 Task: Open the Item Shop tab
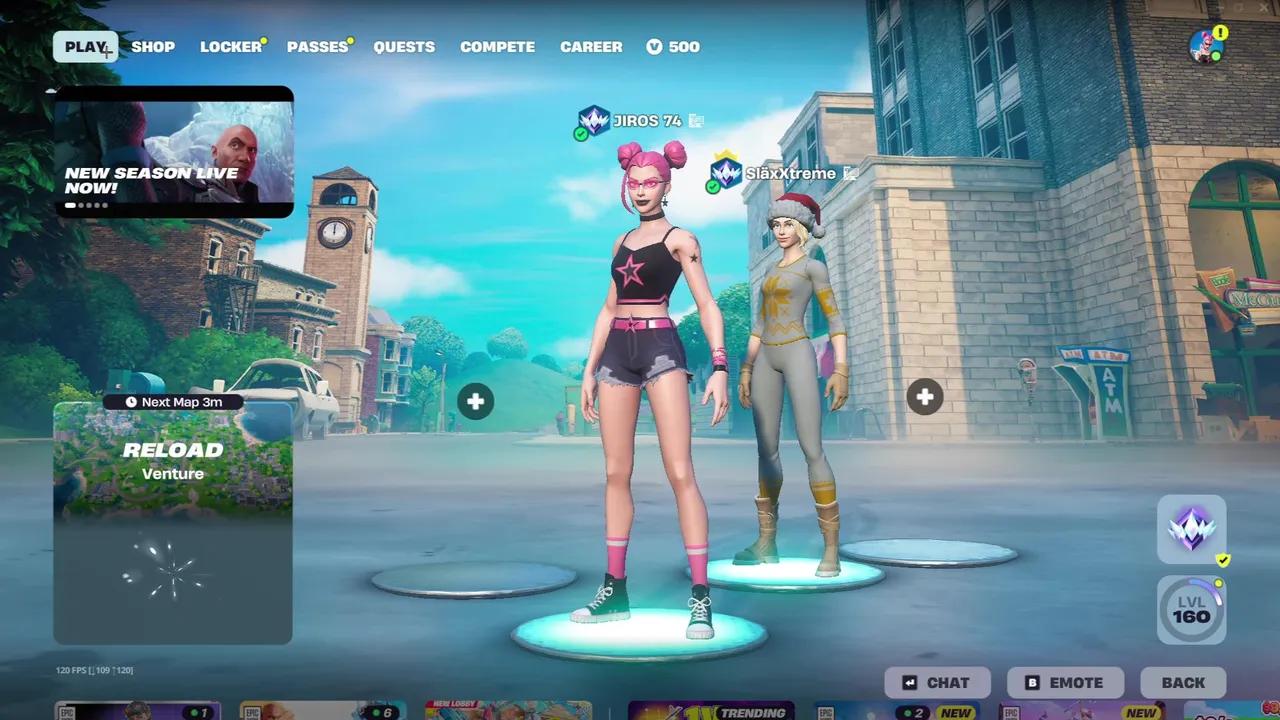pos(153,46)
